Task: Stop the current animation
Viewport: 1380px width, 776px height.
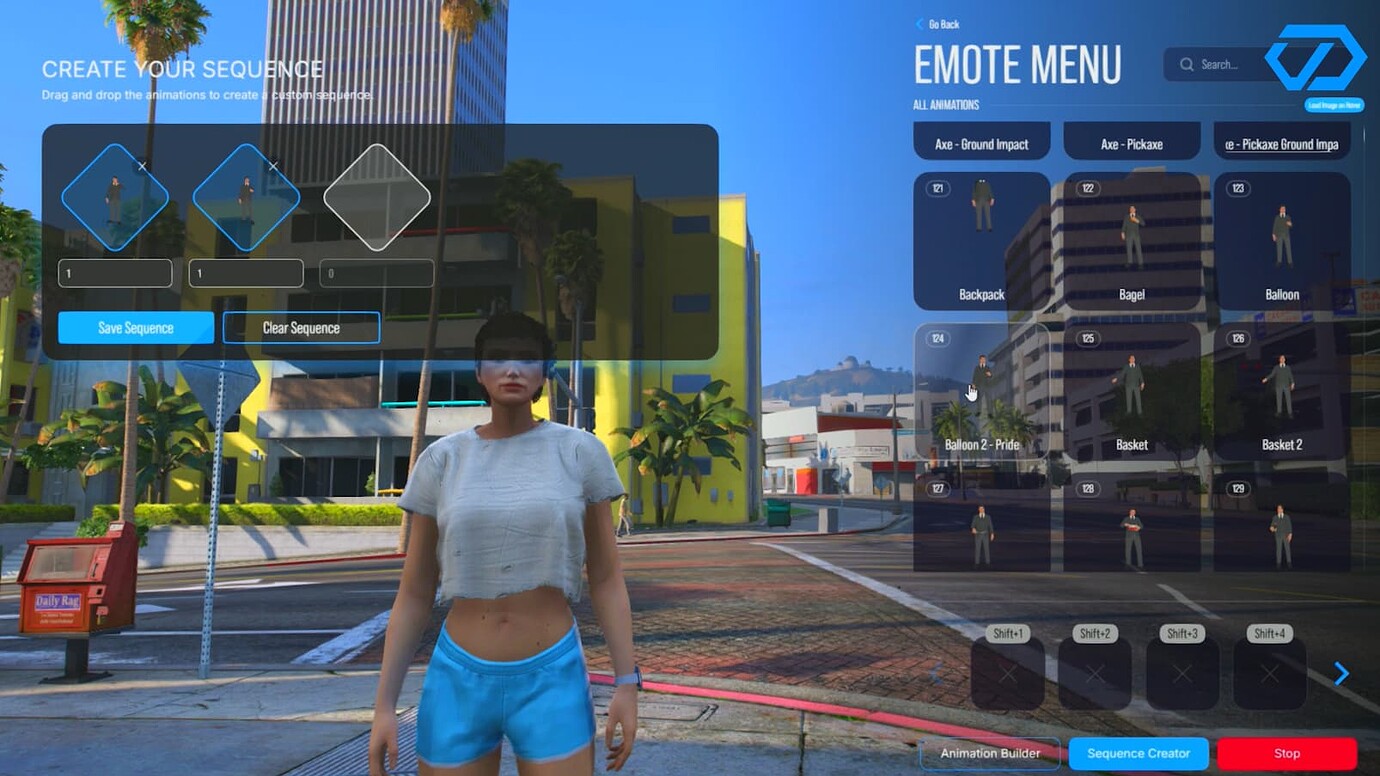Action: coord(1287,753)
